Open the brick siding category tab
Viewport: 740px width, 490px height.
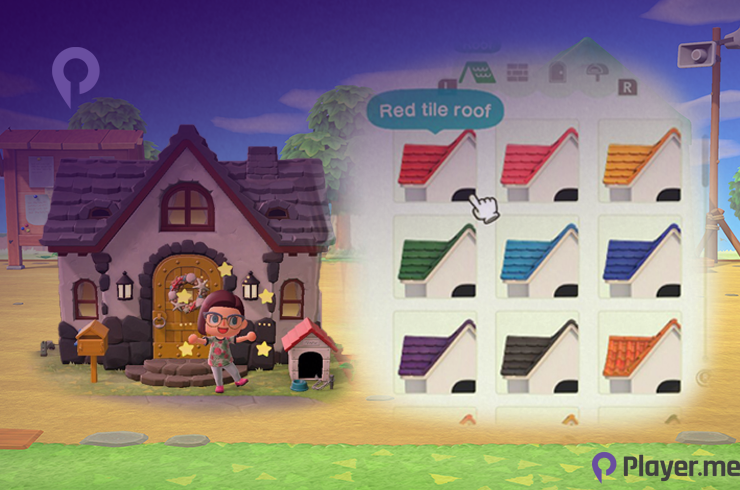point(516,73)
